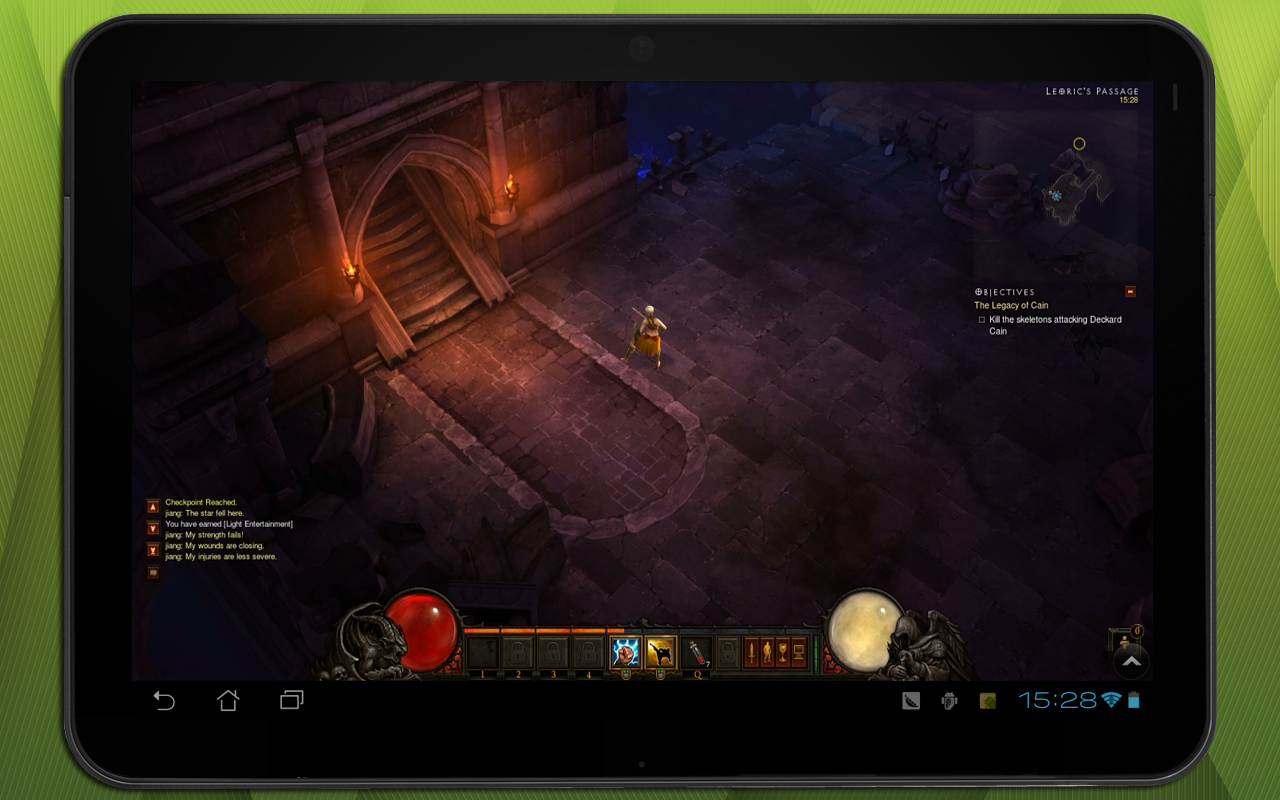Tap the Android back button
The height and width of the screenshot is (800, 1280).
tap(164, 701)
